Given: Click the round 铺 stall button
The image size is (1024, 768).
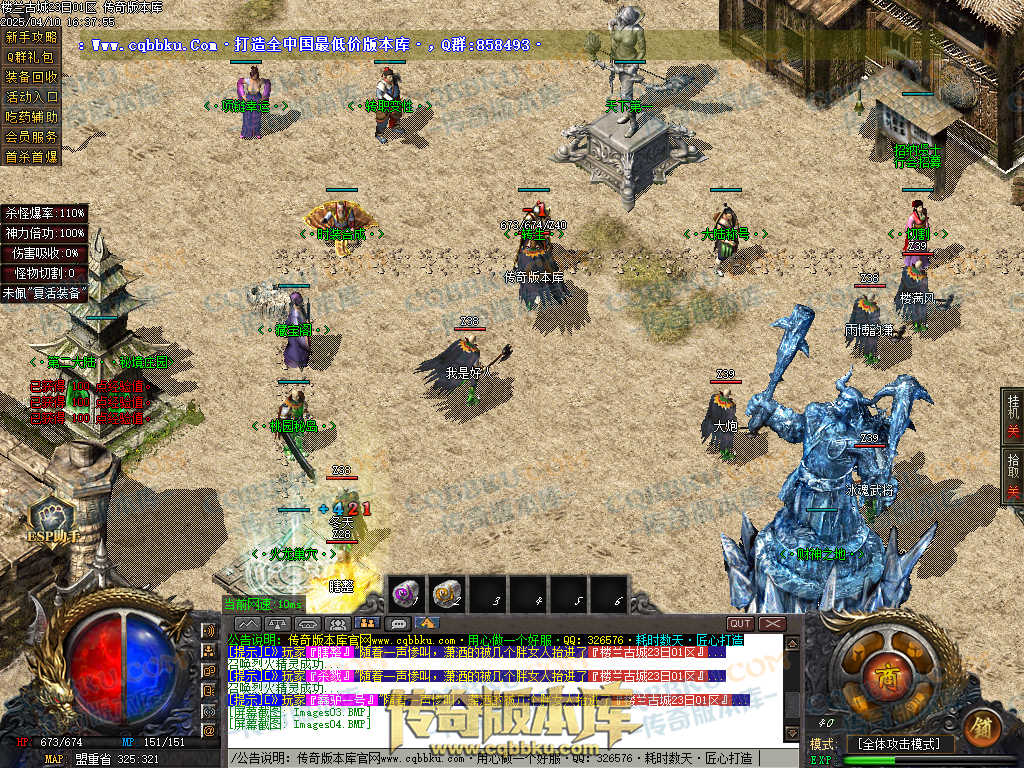Looking at the screenshot, I should tap(980, 724).
